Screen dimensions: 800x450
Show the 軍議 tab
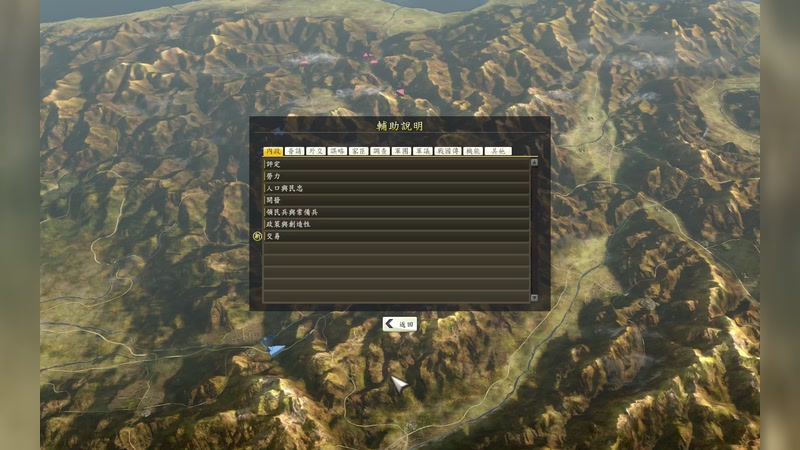(423, 151)
